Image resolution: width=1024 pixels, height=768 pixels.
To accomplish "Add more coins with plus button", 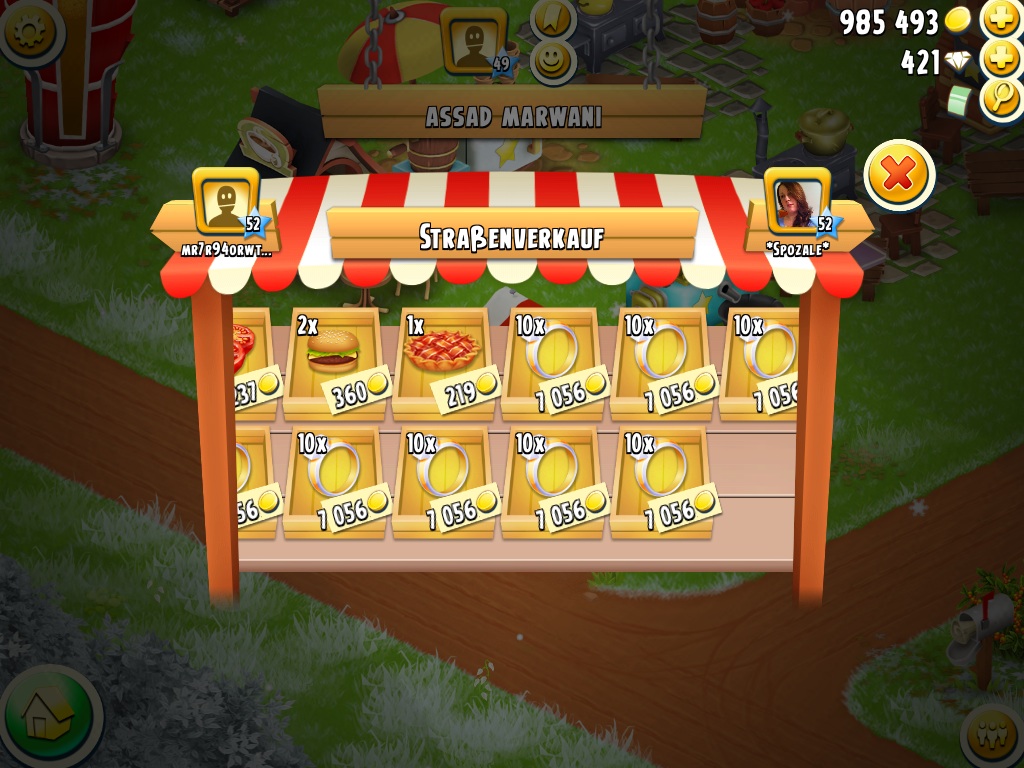I will point(1000,19).
